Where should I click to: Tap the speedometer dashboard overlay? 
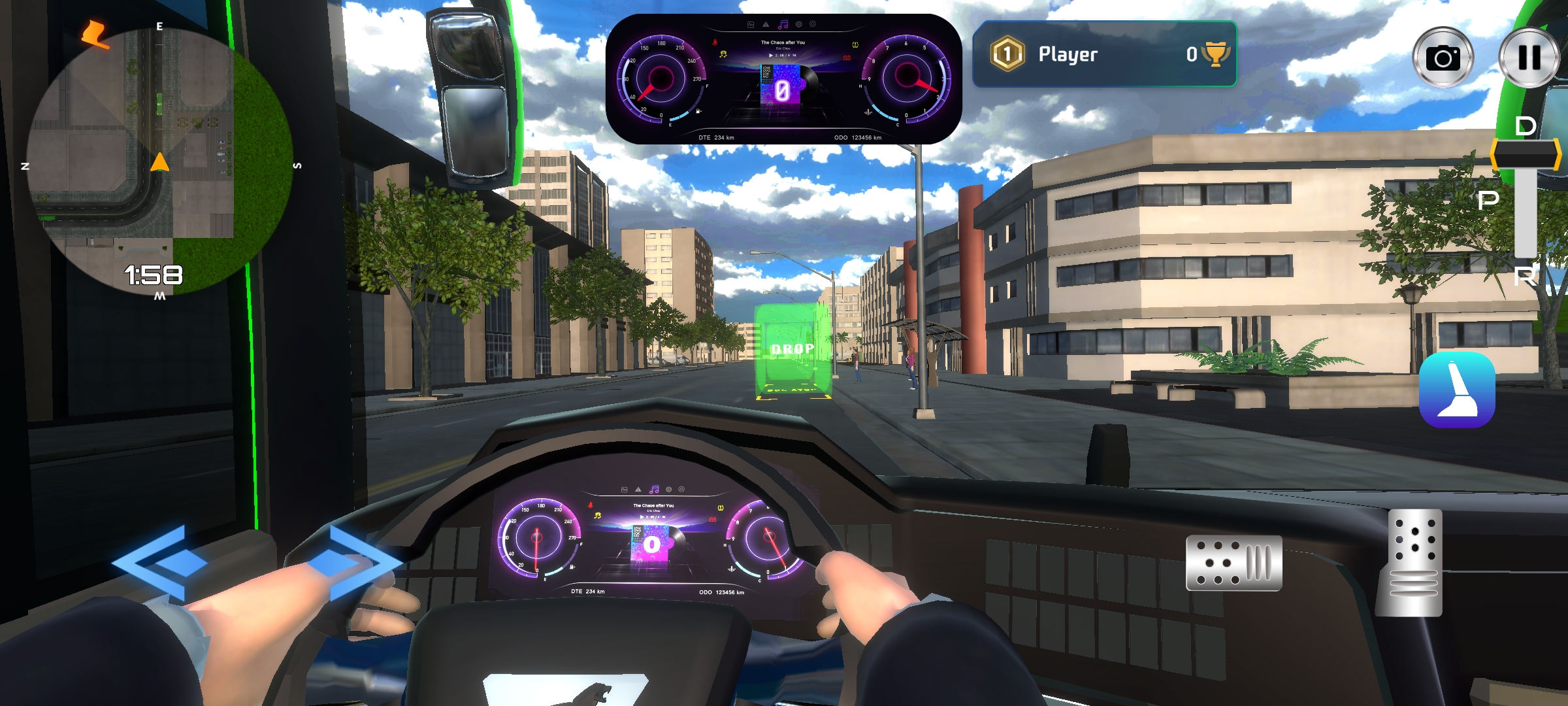783,79
